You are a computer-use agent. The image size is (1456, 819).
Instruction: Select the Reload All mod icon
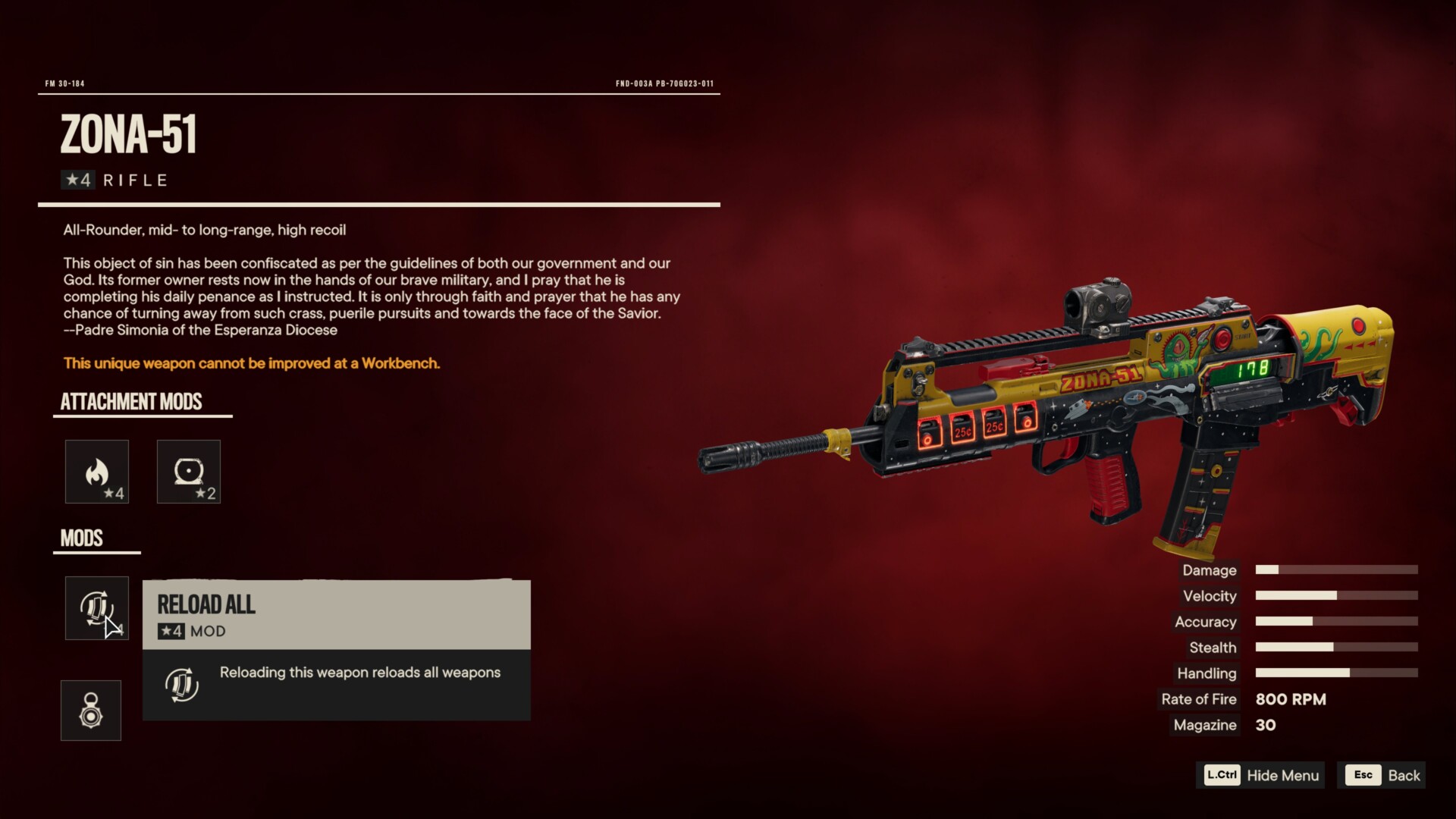pyautogui.click(x=97, y=608)
